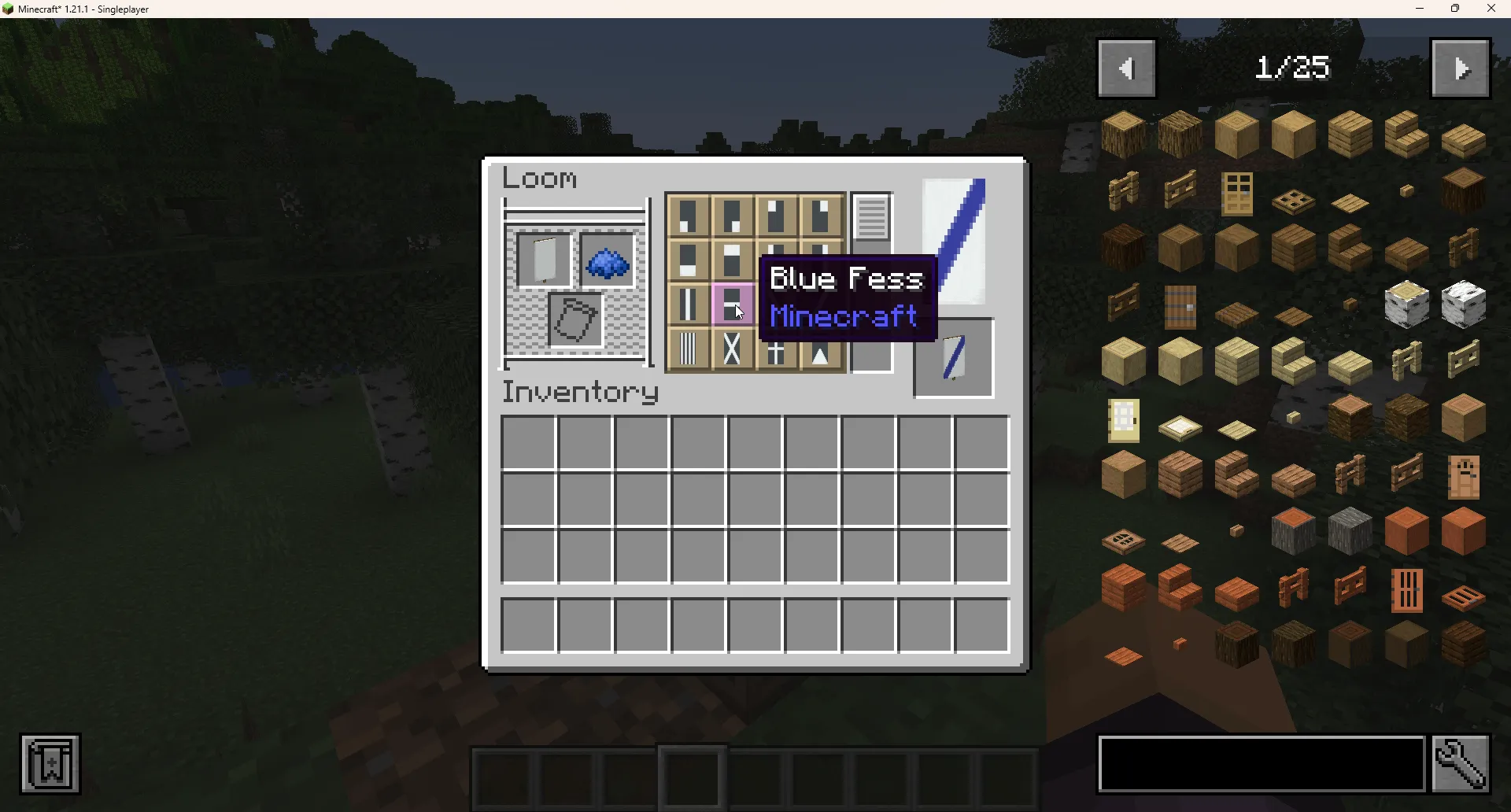Click the item search bar

pyautogui.click(x=1259, y=763)
